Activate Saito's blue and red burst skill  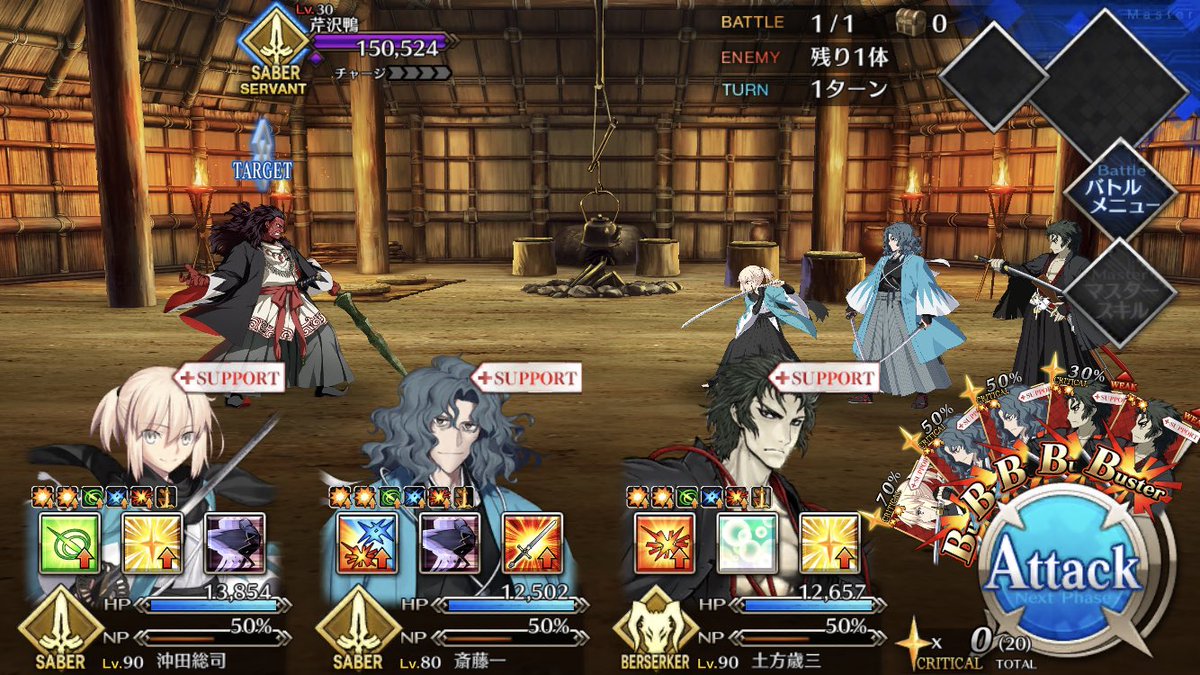367,543
